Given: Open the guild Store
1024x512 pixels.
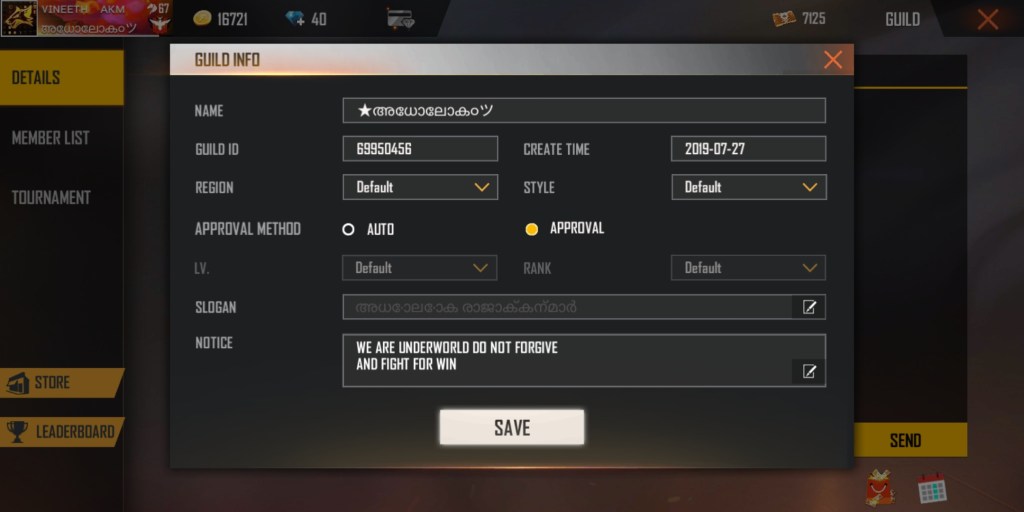Looking at the screenshot, I should [58, 383].
